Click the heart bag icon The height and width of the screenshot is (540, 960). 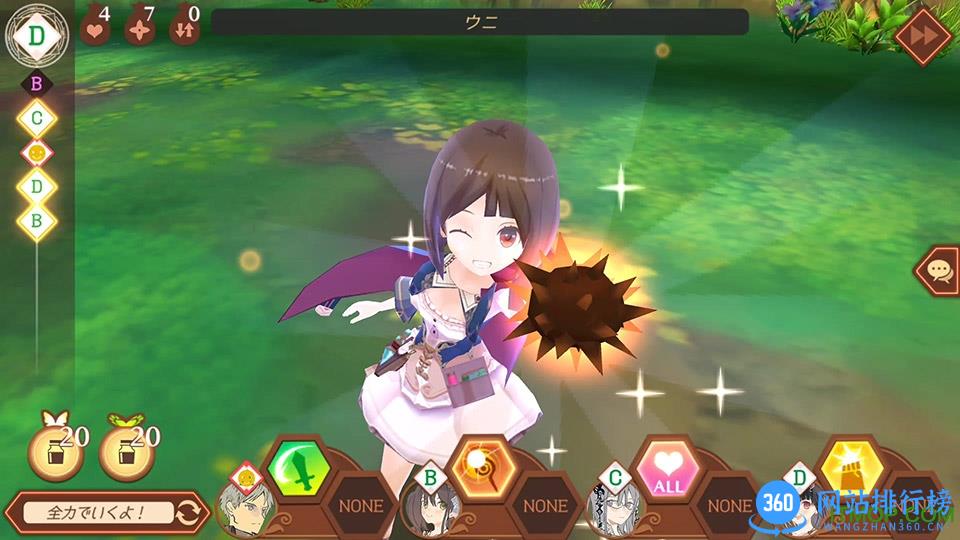95,25
